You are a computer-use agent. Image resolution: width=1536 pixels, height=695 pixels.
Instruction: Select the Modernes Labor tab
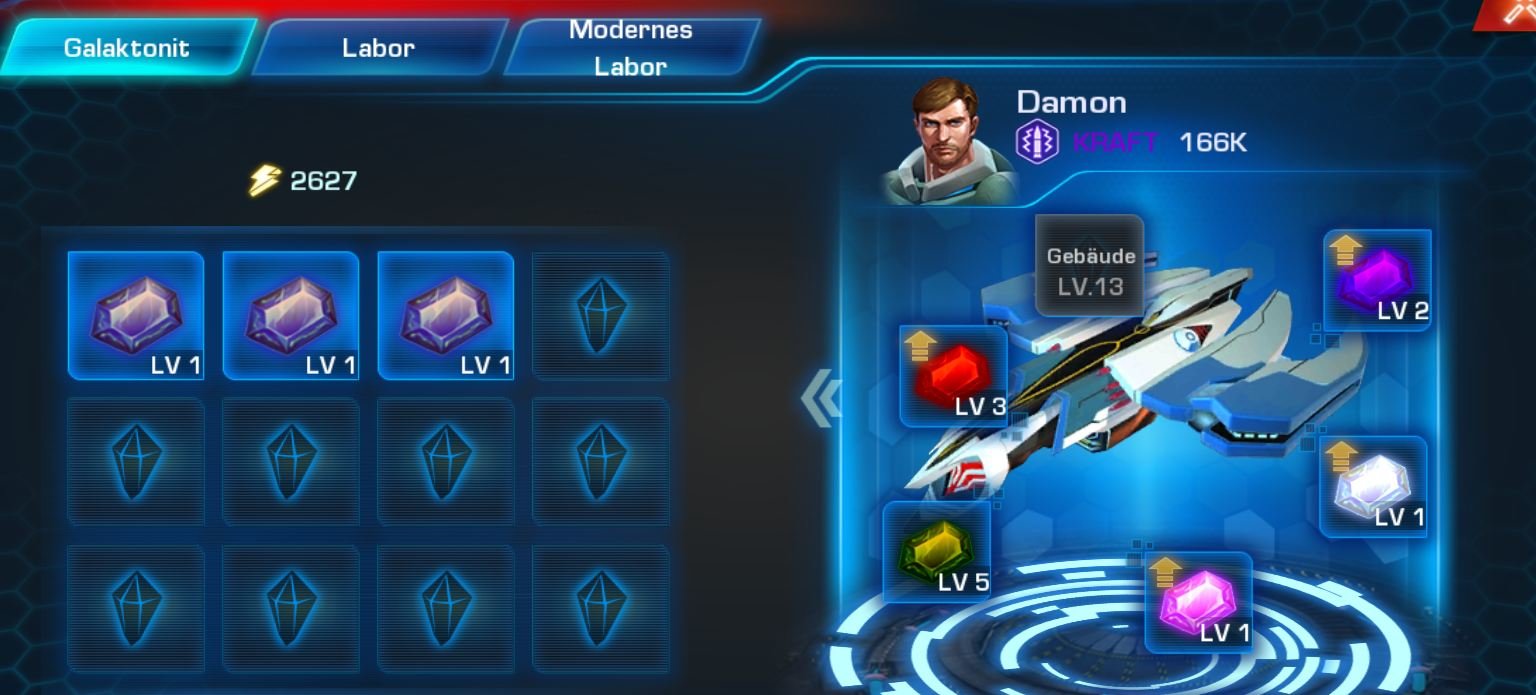(631, 47)
